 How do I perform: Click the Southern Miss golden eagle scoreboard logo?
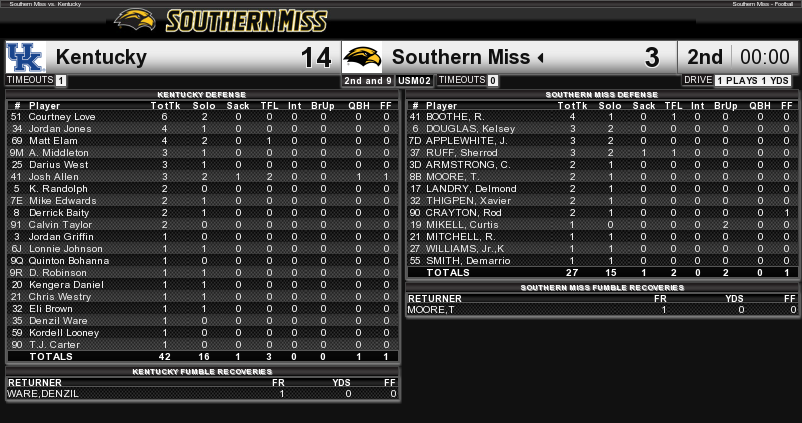tap(362, 57)
